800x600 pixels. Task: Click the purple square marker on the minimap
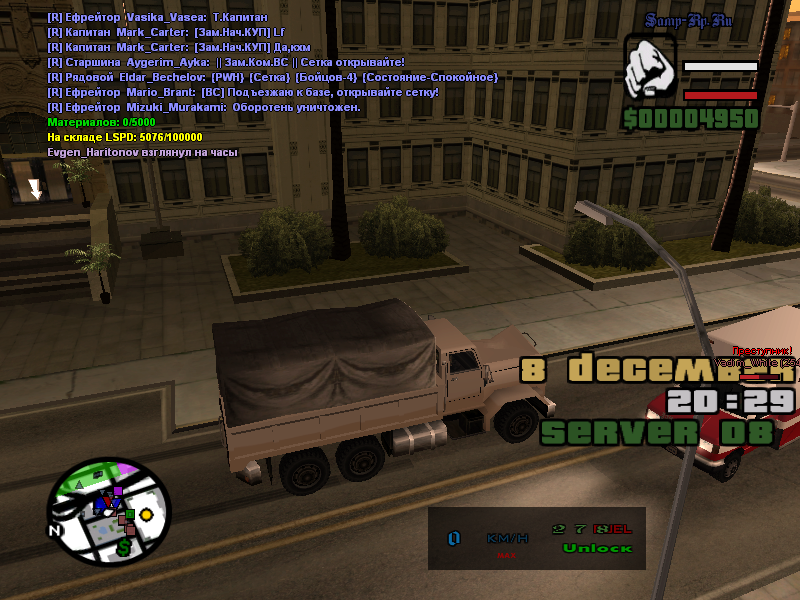(117, 492)
